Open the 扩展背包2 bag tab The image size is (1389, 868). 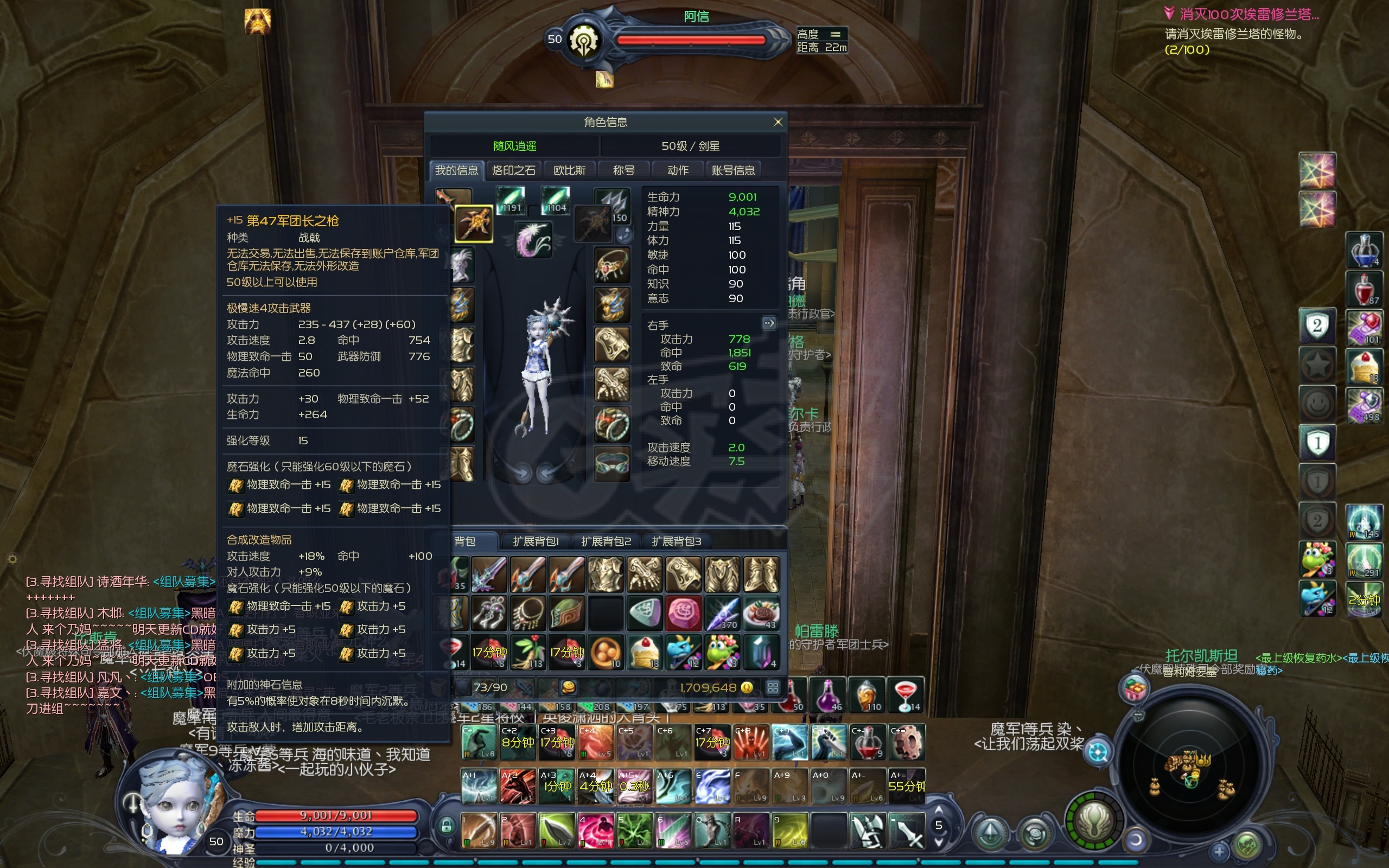point(606,541)
